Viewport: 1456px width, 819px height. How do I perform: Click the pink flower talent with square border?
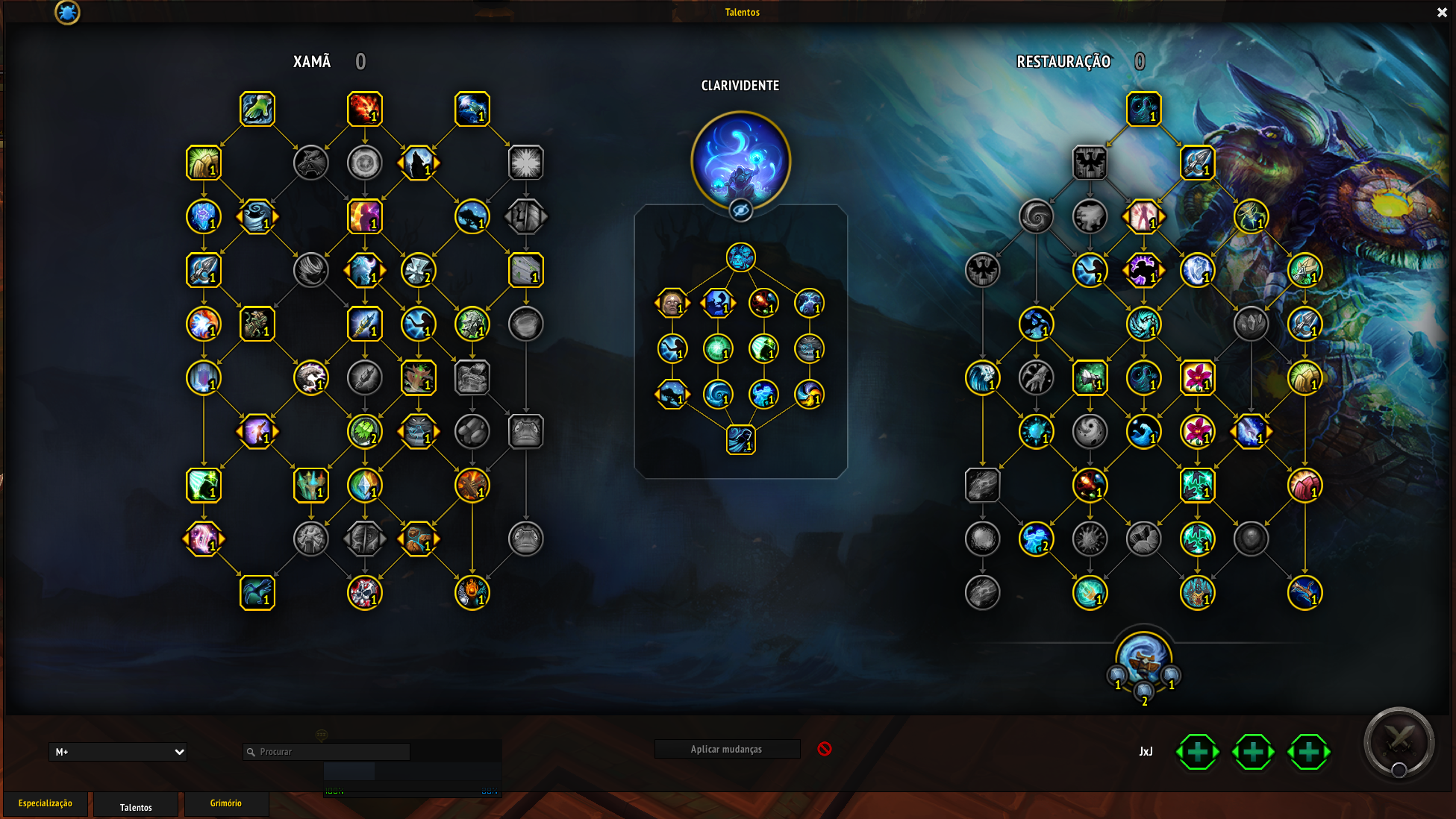click(x=1197, y=377)
